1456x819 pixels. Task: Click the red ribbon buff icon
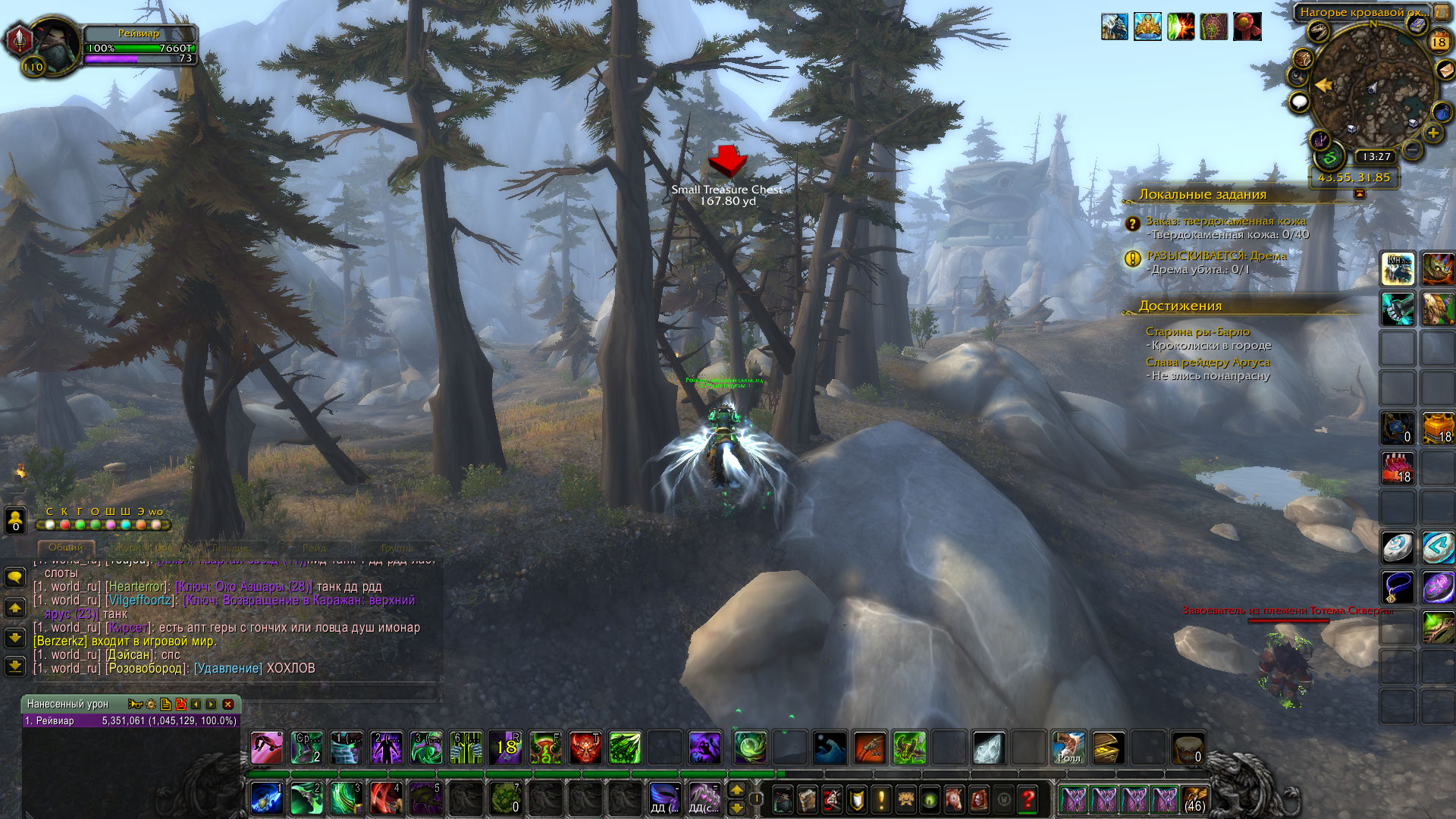click(1247, 27)
